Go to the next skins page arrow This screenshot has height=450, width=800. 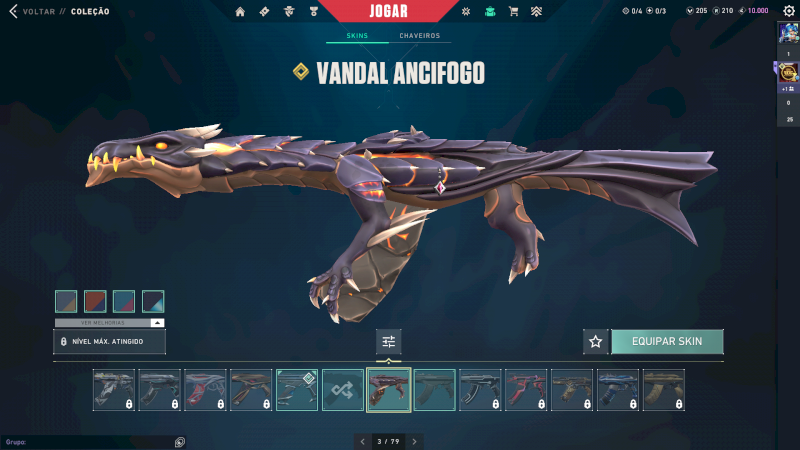click(415, 441)
